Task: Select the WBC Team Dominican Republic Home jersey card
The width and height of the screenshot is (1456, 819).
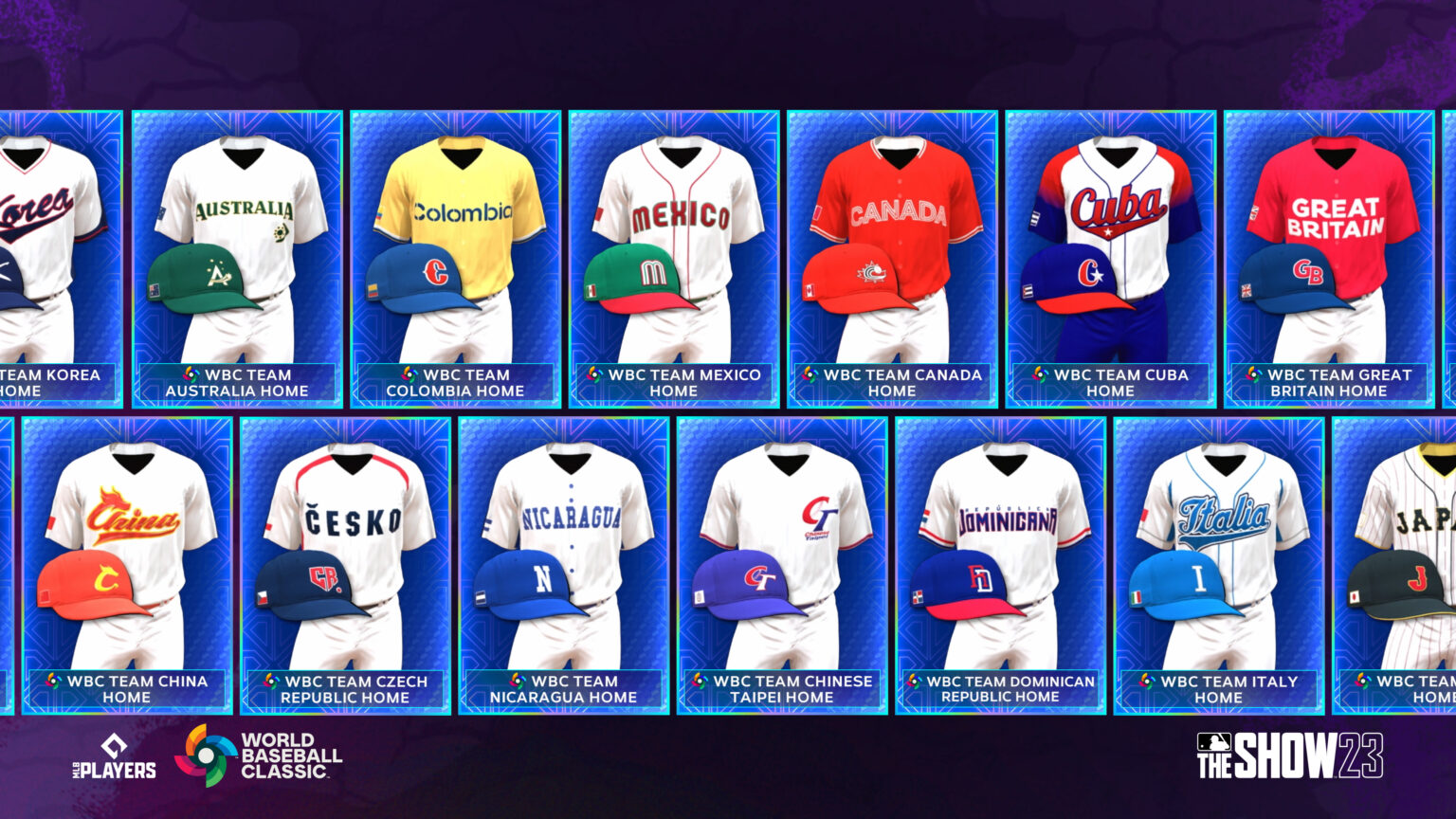Action: pos(999,559)
